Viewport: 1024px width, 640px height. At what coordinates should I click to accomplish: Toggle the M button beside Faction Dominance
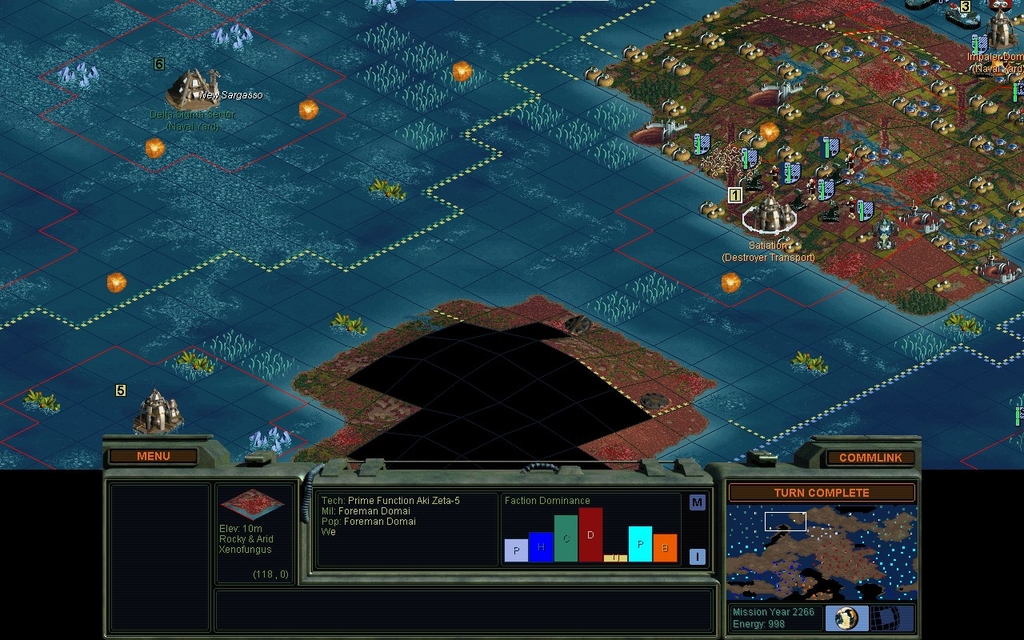tap(697, 502)
